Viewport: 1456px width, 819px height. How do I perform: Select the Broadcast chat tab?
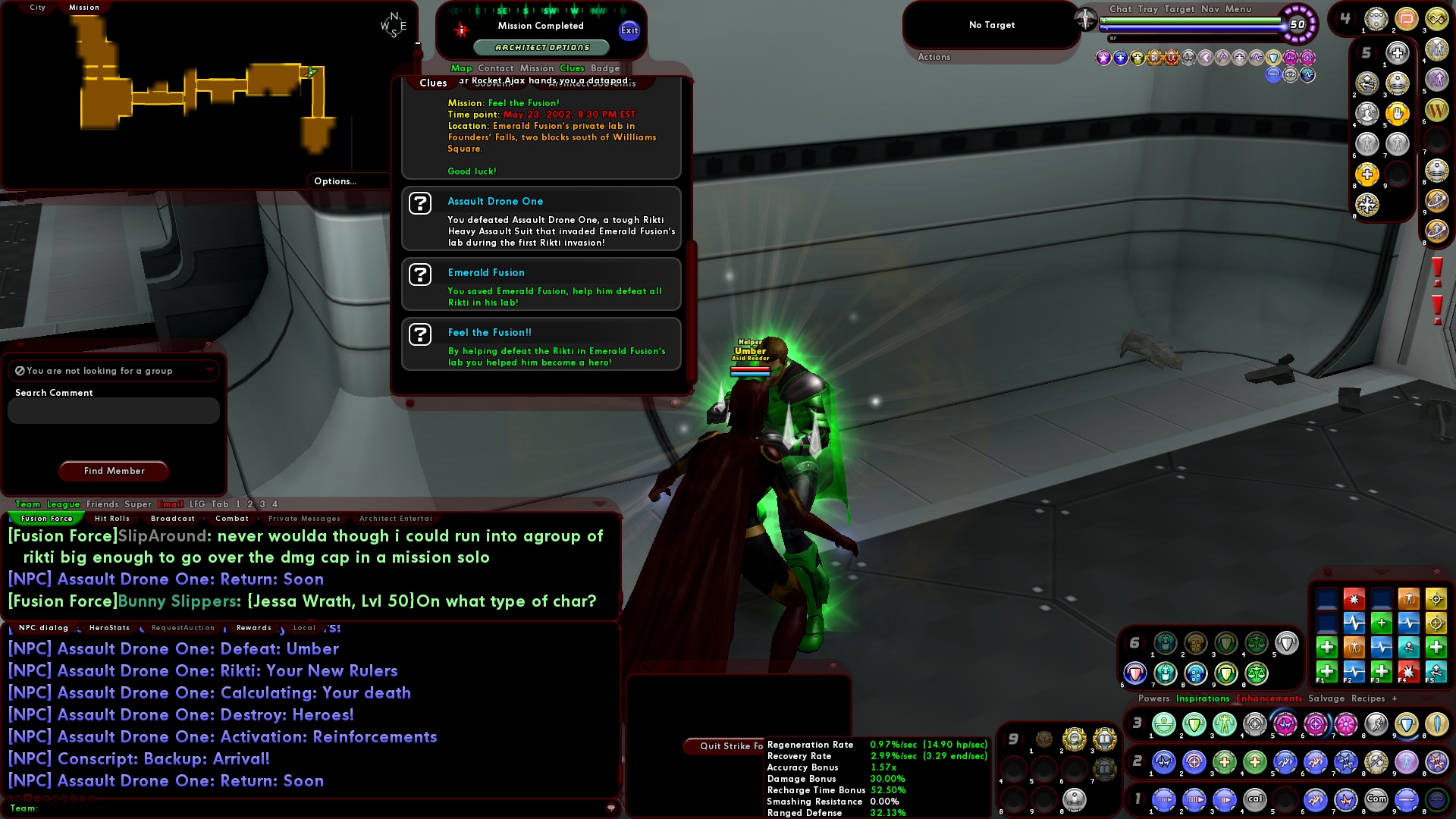click(173, 519)
